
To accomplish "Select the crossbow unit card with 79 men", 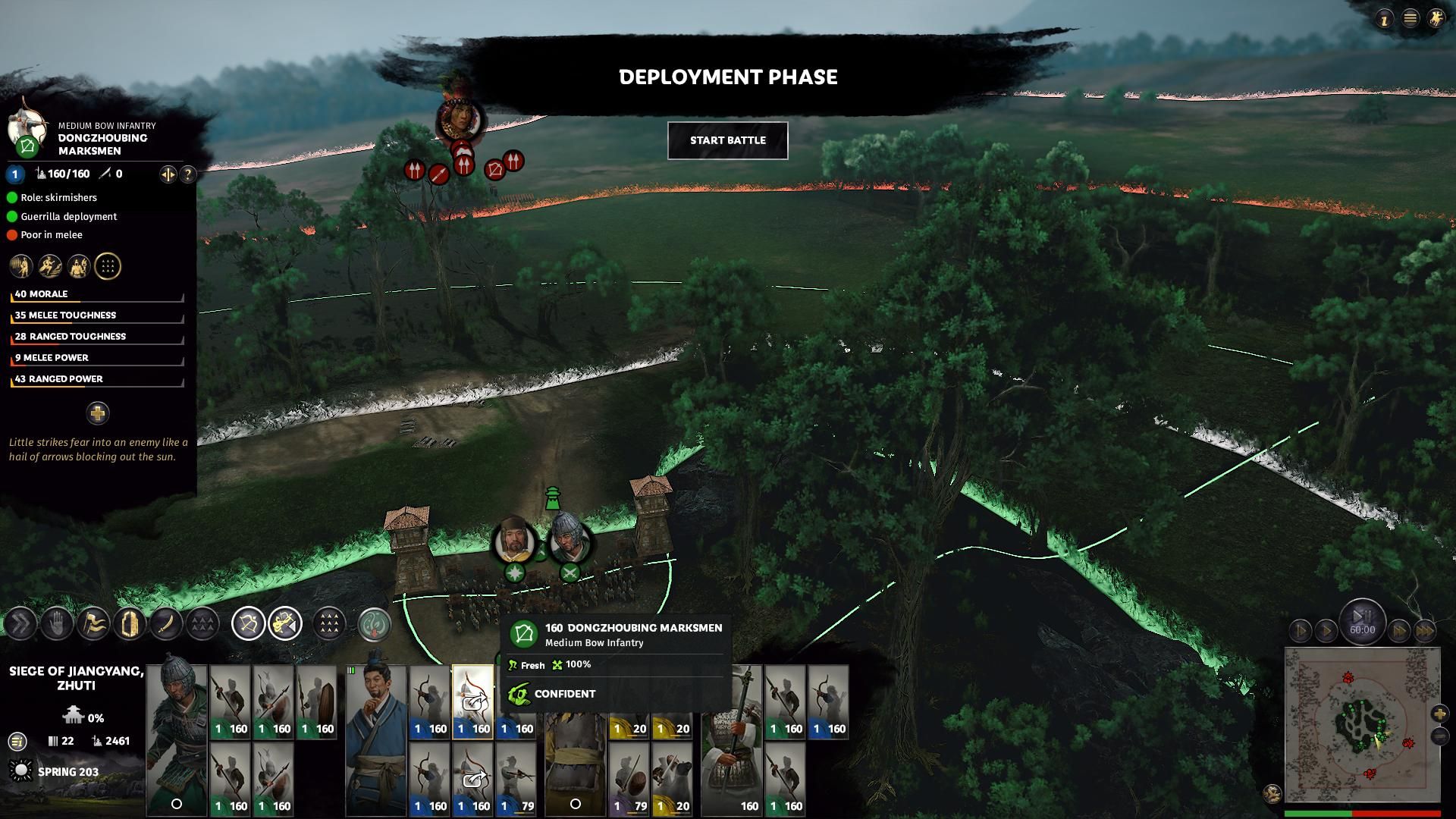I will pos(516,780).
